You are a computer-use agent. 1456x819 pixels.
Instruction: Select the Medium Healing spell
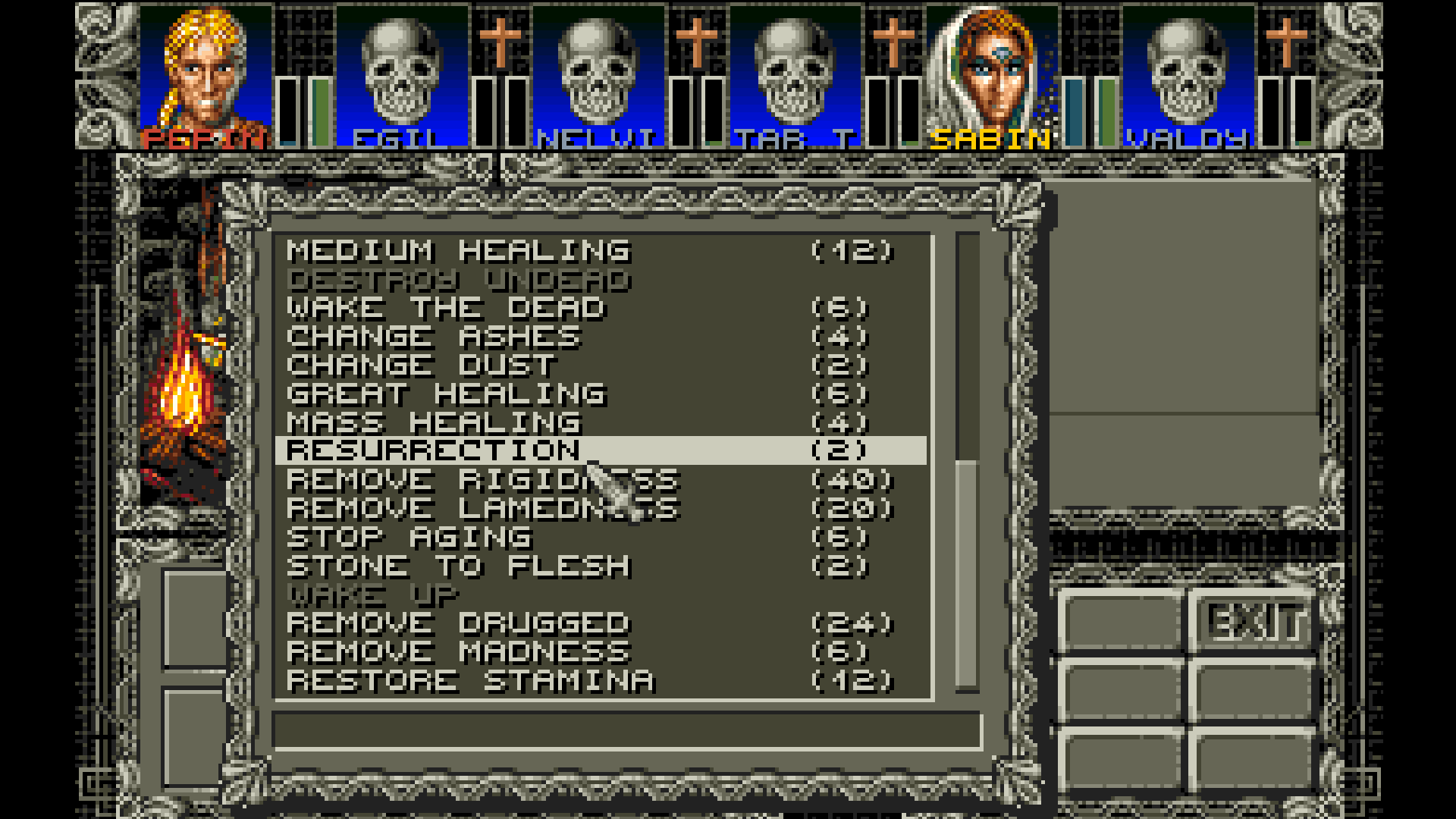point(455,250)
